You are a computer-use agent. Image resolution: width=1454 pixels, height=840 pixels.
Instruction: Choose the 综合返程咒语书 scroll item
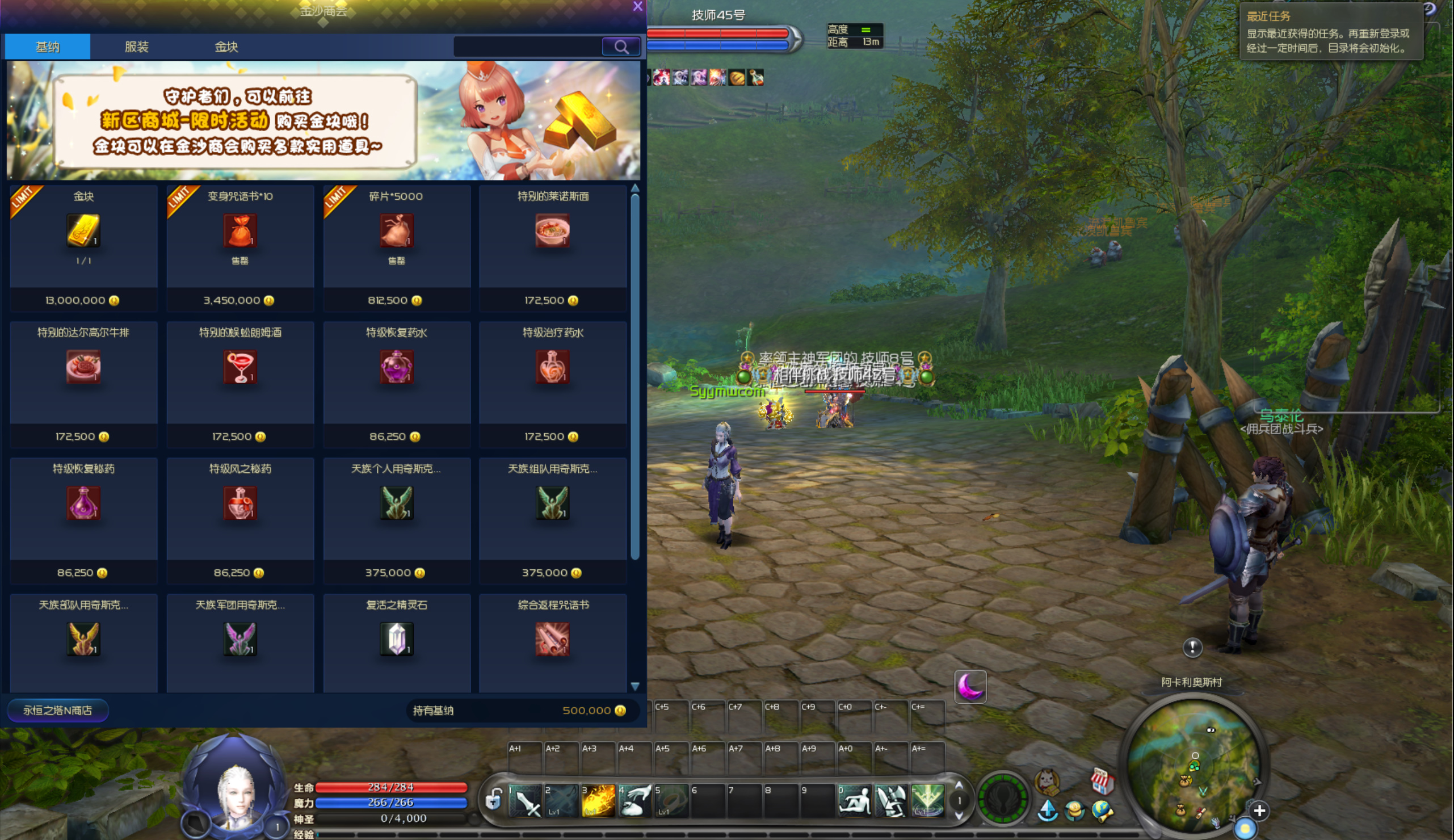click(553, 639)
